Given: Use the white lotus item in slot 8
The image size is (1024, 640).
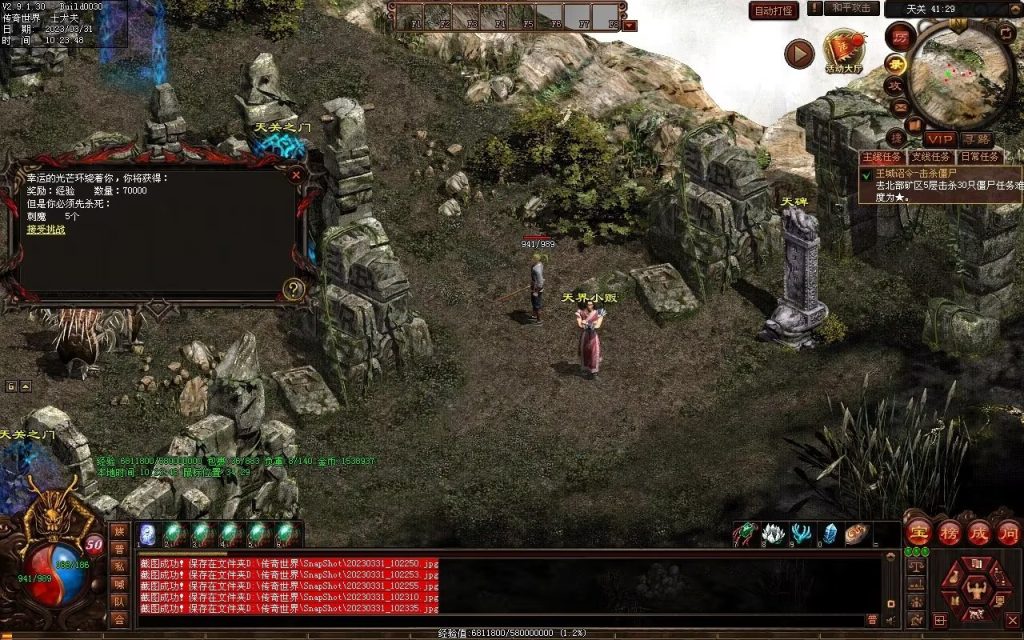Looking at the screenshot, I should pos(771,533).
